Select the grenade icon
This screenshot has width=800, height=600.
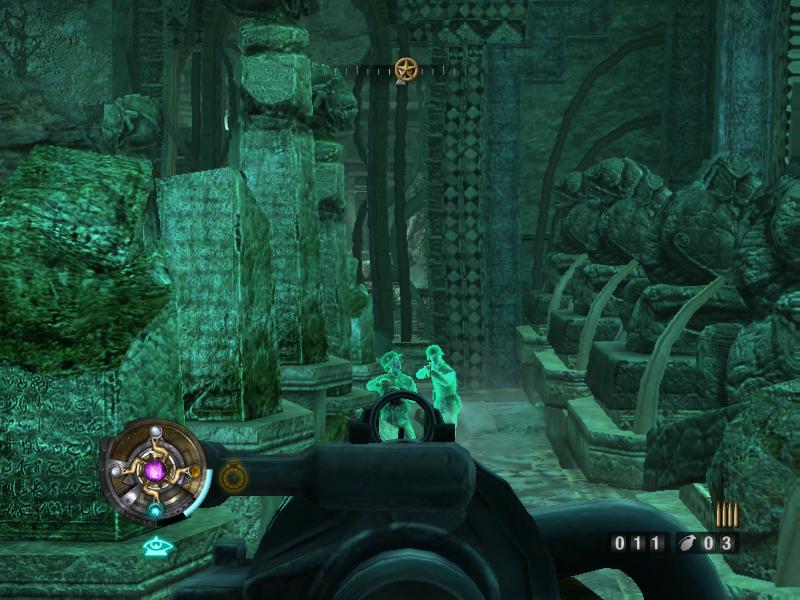[686, 544]
